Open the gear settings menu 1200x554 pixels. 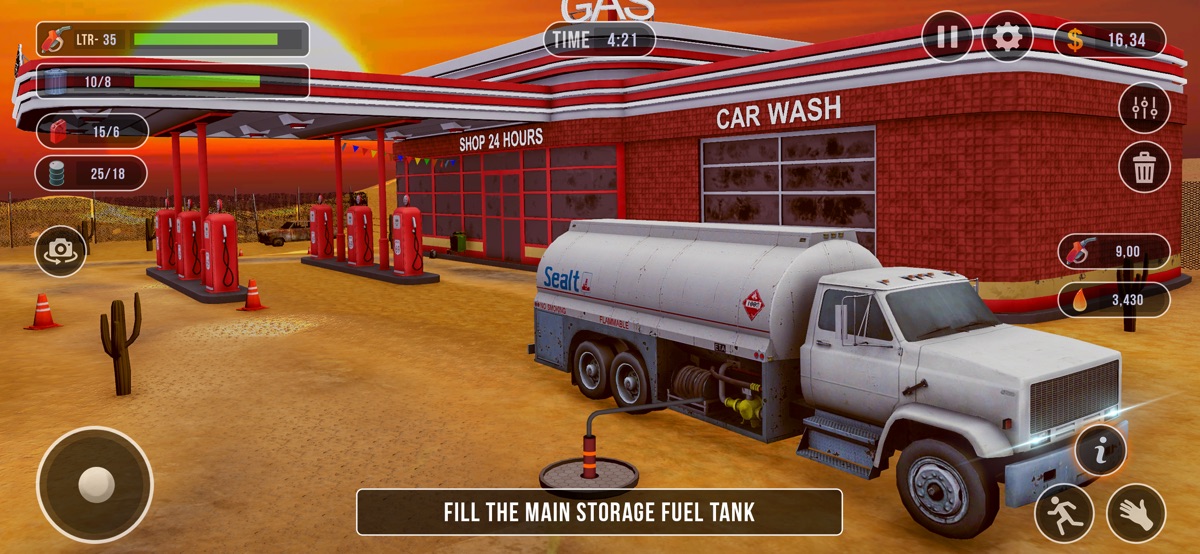point(1007,38)
